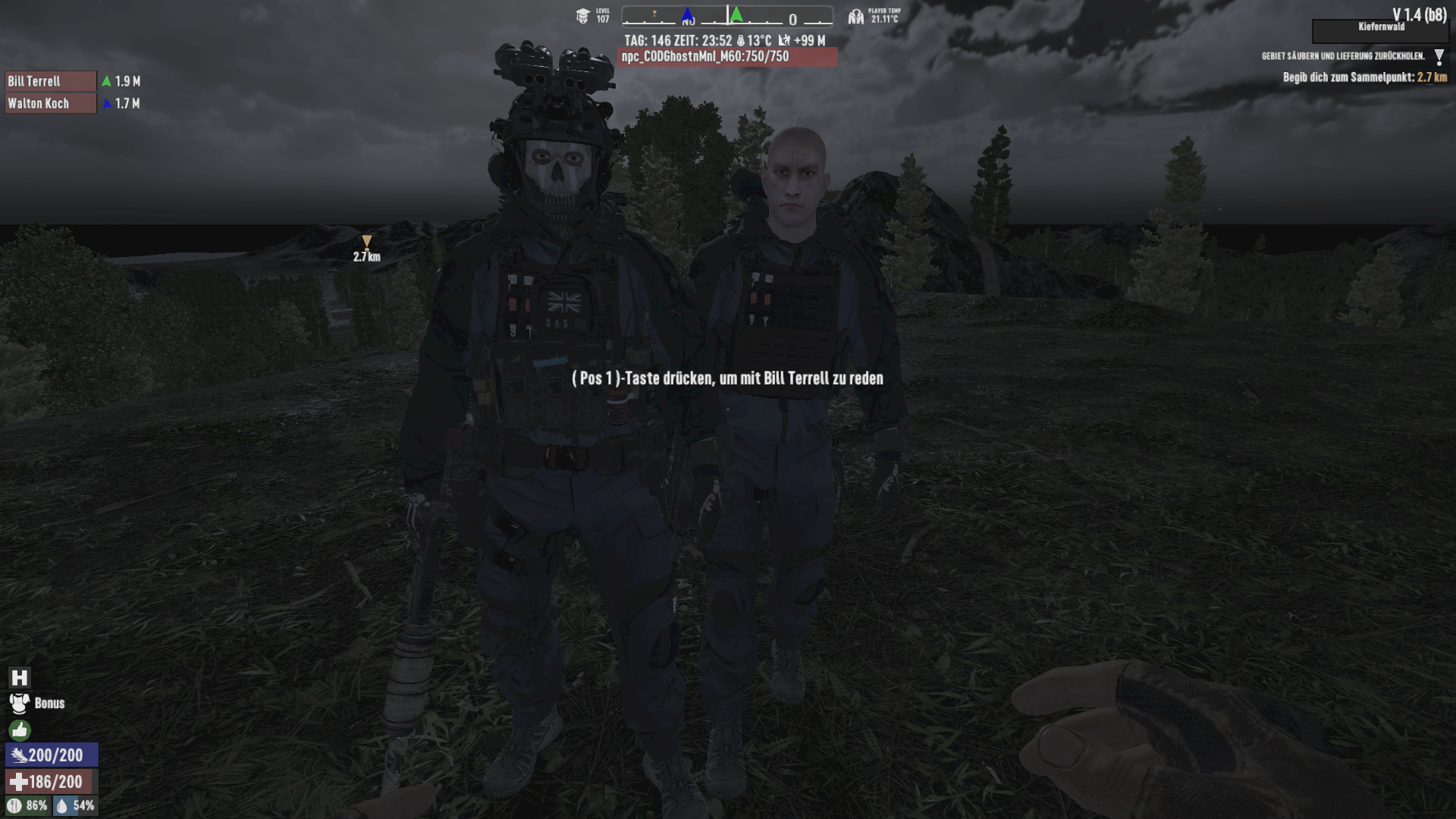The height and width of the screenshot is (819, 1456).
Task: Click the water drop thirst icon showing 54%
Action: pos(64,806)
